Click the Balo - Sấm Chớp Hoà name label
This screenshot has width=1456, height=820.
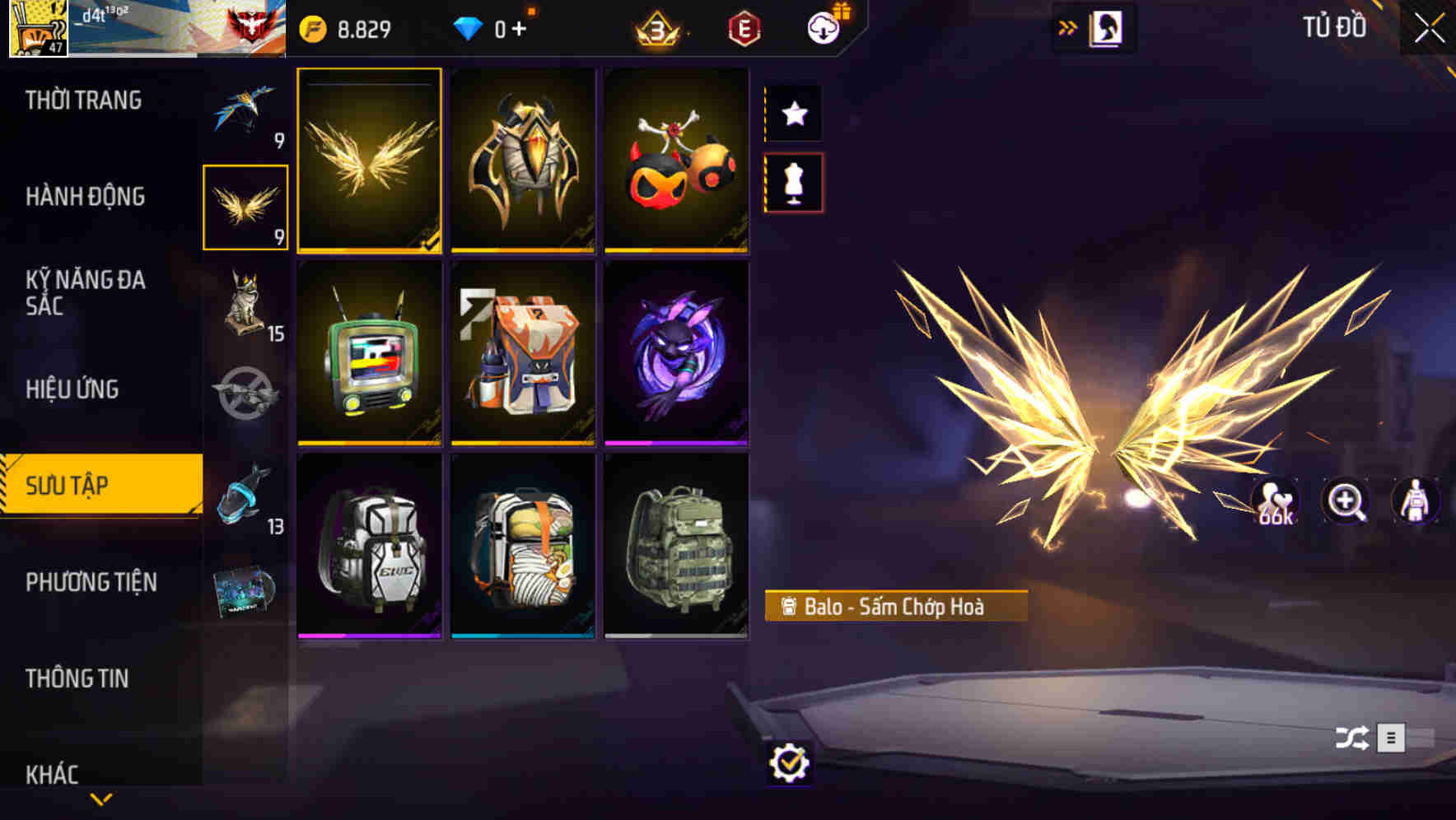[x=898, y=605]
